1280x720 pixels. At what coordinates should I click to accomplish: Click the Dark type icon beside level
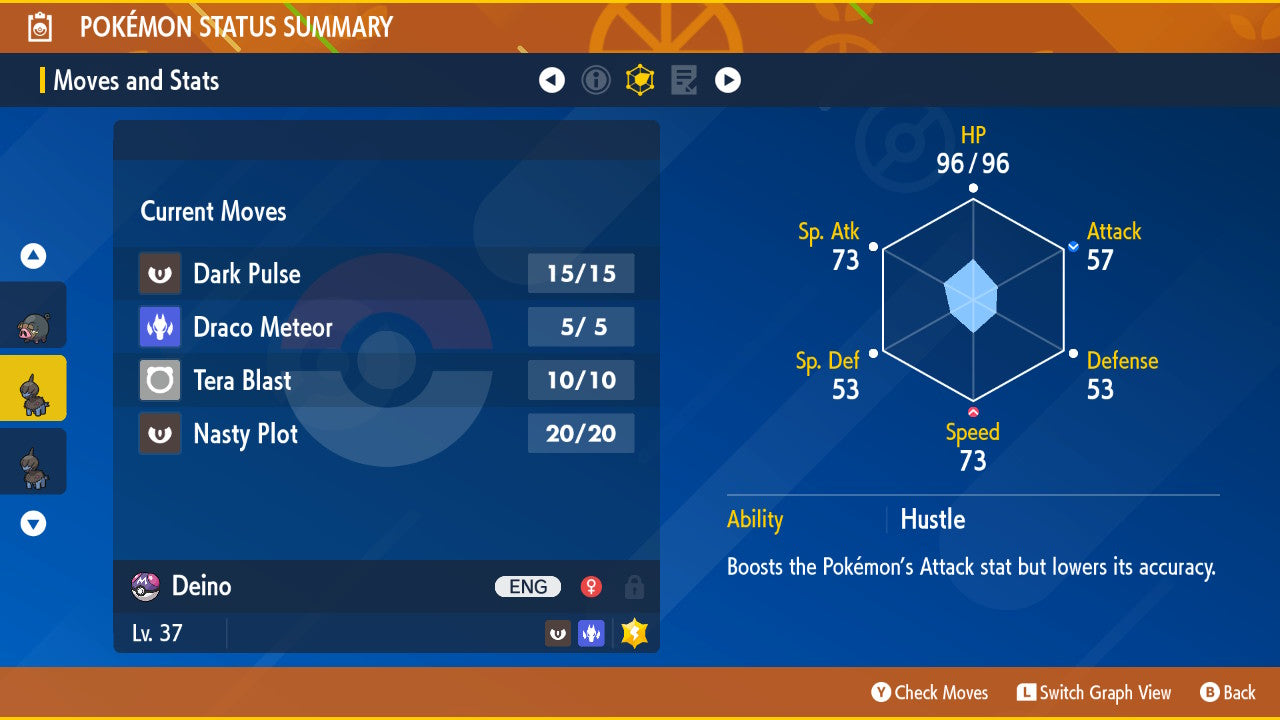tap(558, 633)
